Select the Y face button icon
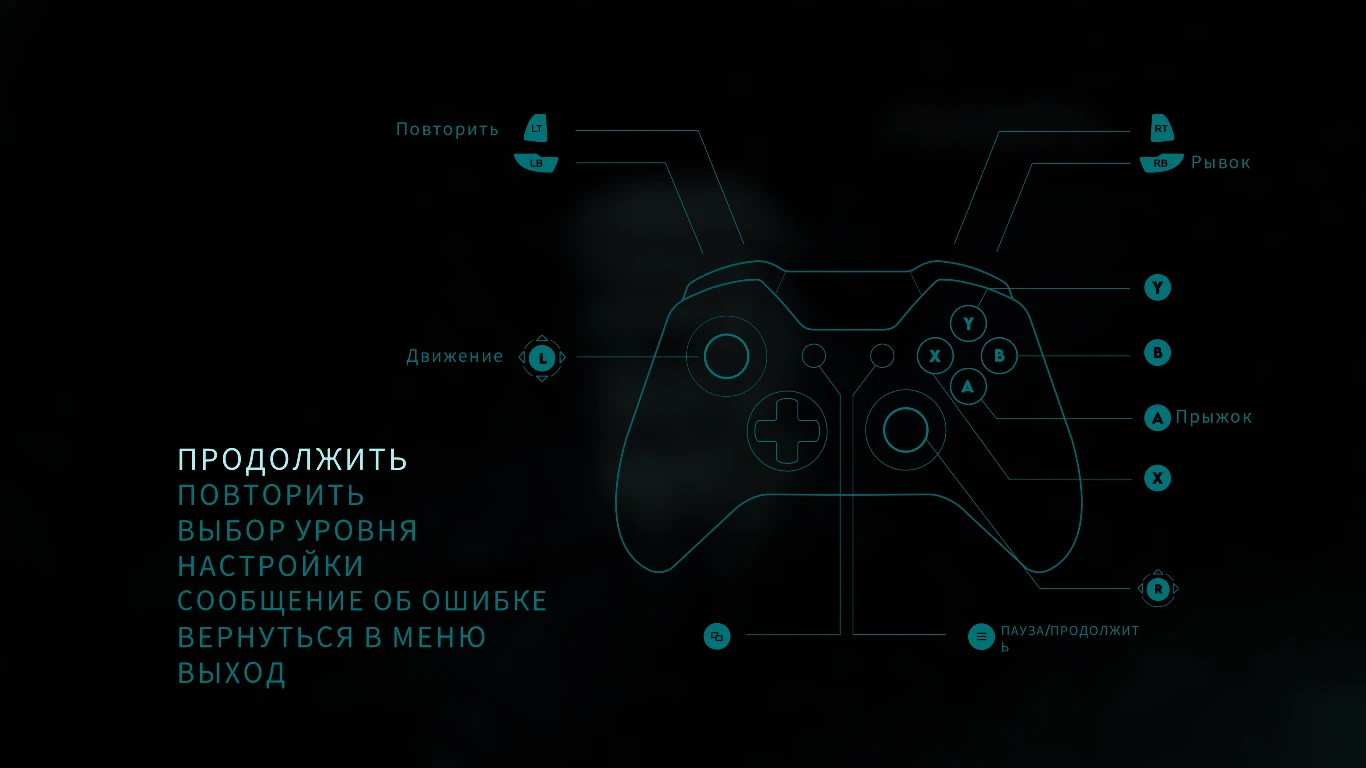Viewport: 1366px width, 768px height. 1157,287
